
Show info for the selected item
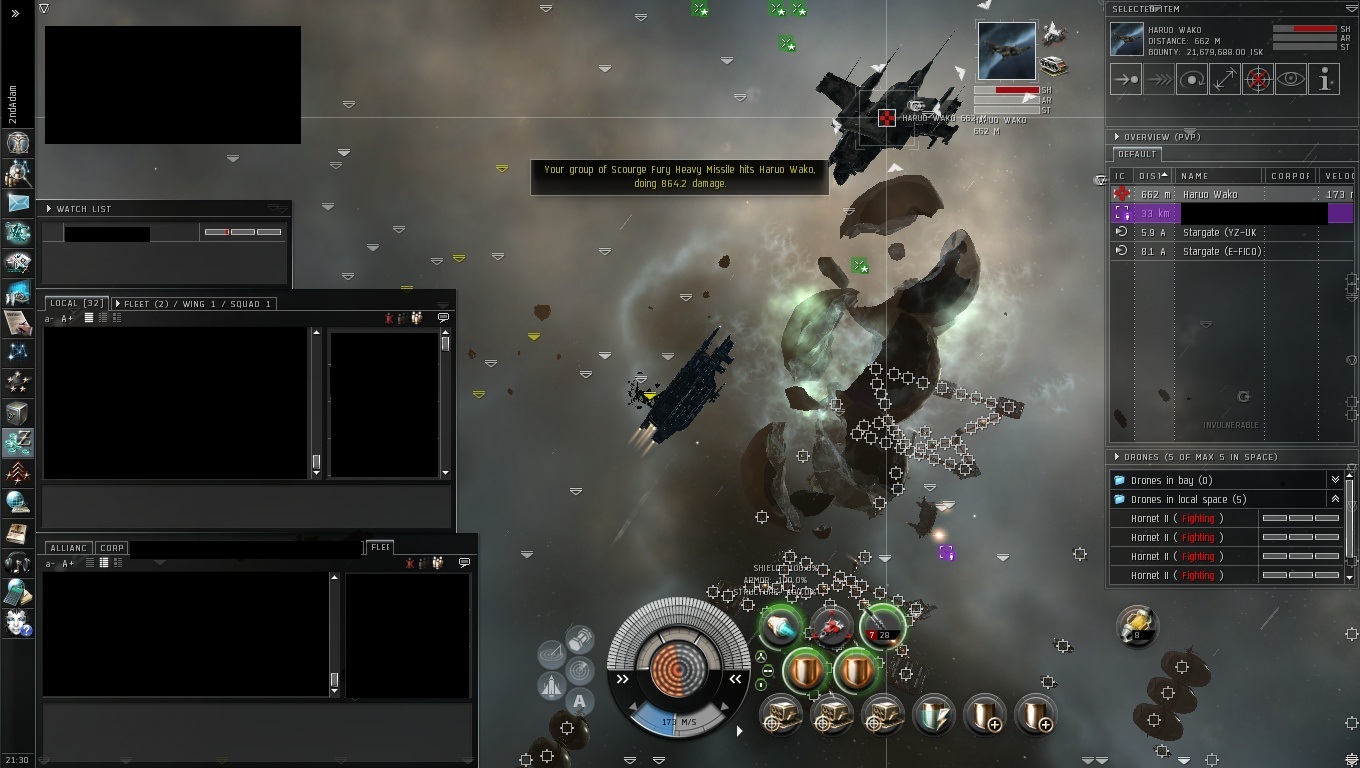pyautogui.click(x=1323, y=80)
